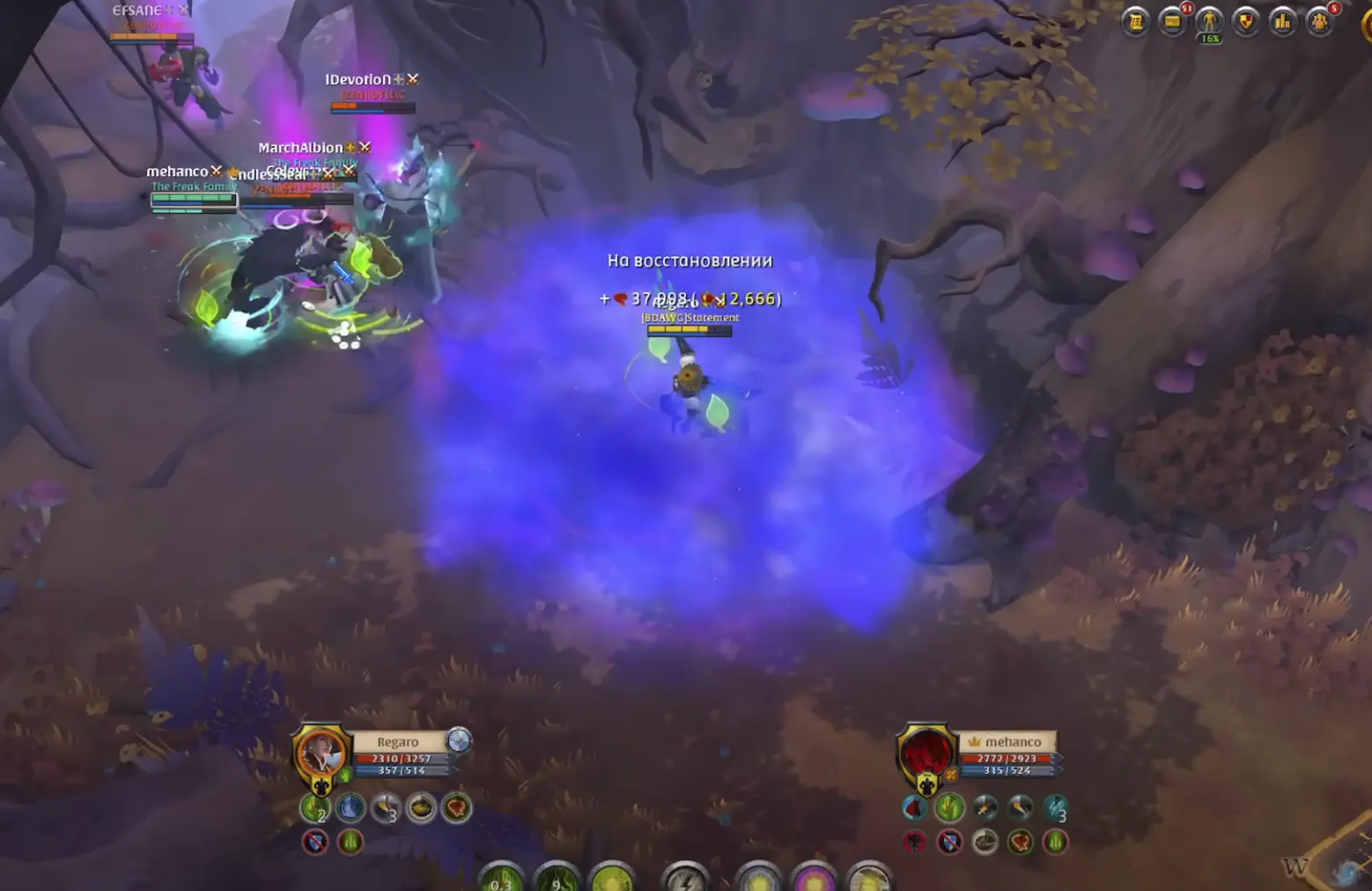Click the crown icon beside mehanco's name

(x=975, y=741)
